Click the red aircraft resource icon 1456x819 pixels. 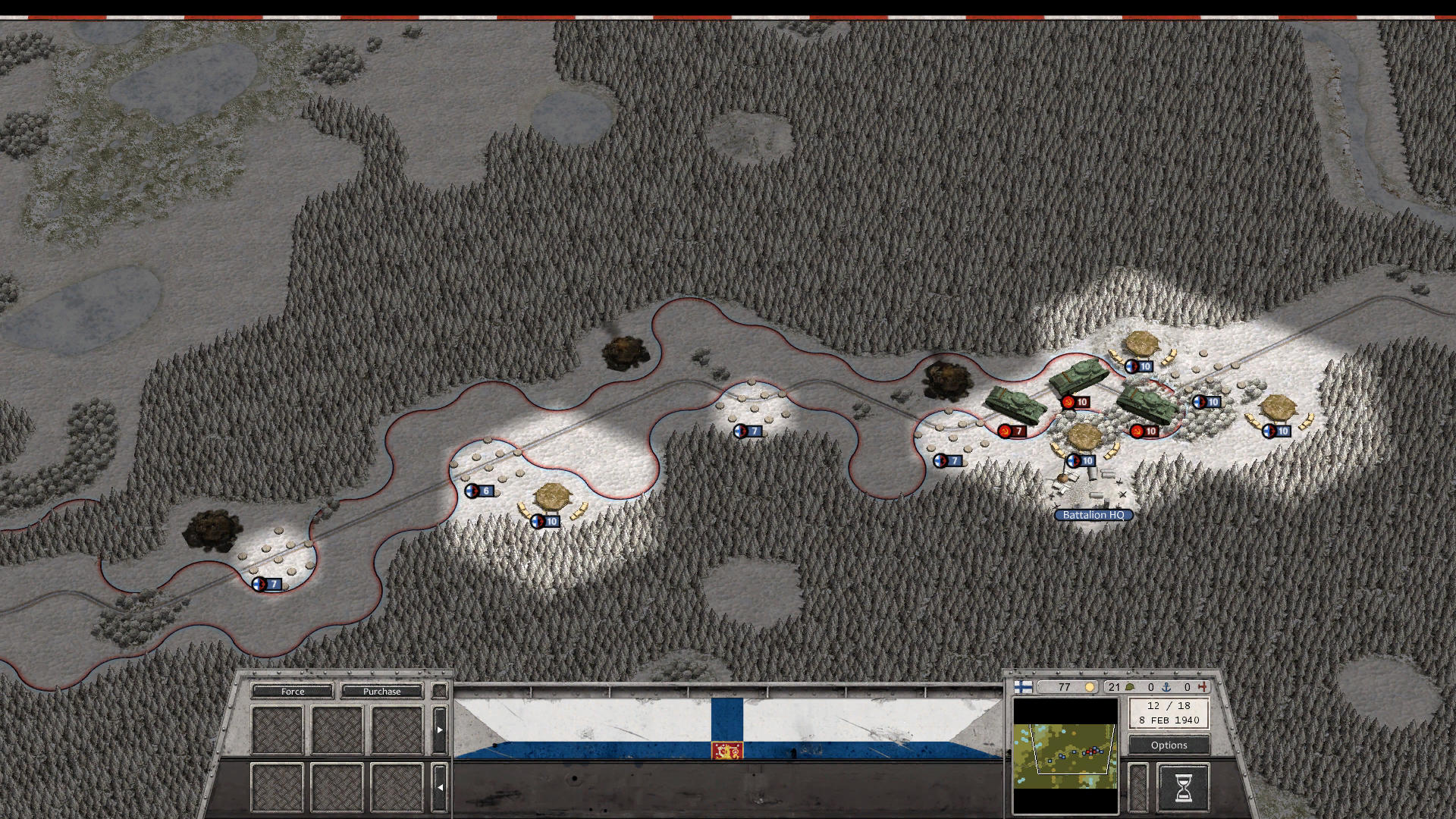pos(1204,686)
